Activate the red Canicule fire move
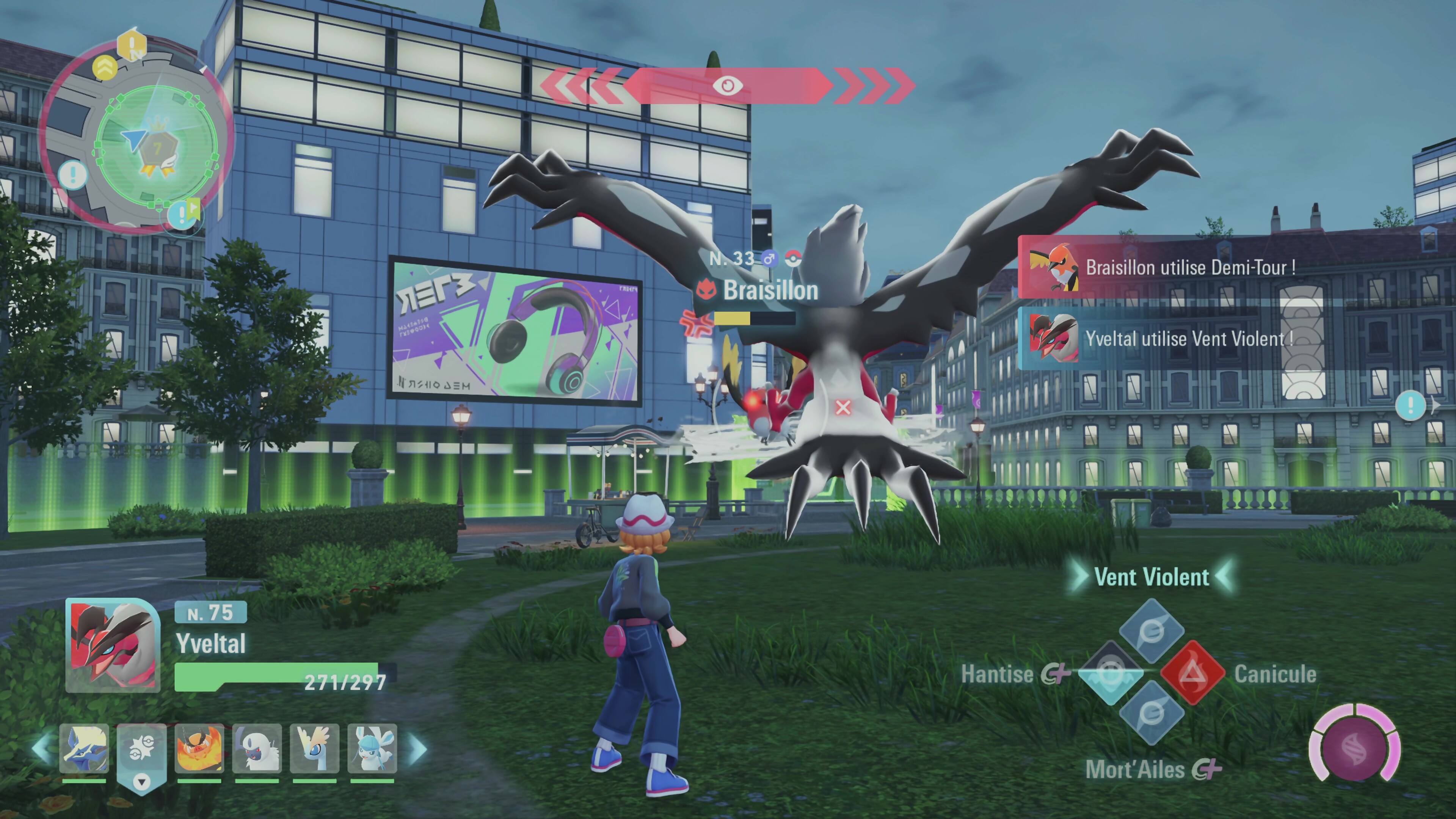The width and height of the screenshot is (1456, 819). (x=1192, y=673)
